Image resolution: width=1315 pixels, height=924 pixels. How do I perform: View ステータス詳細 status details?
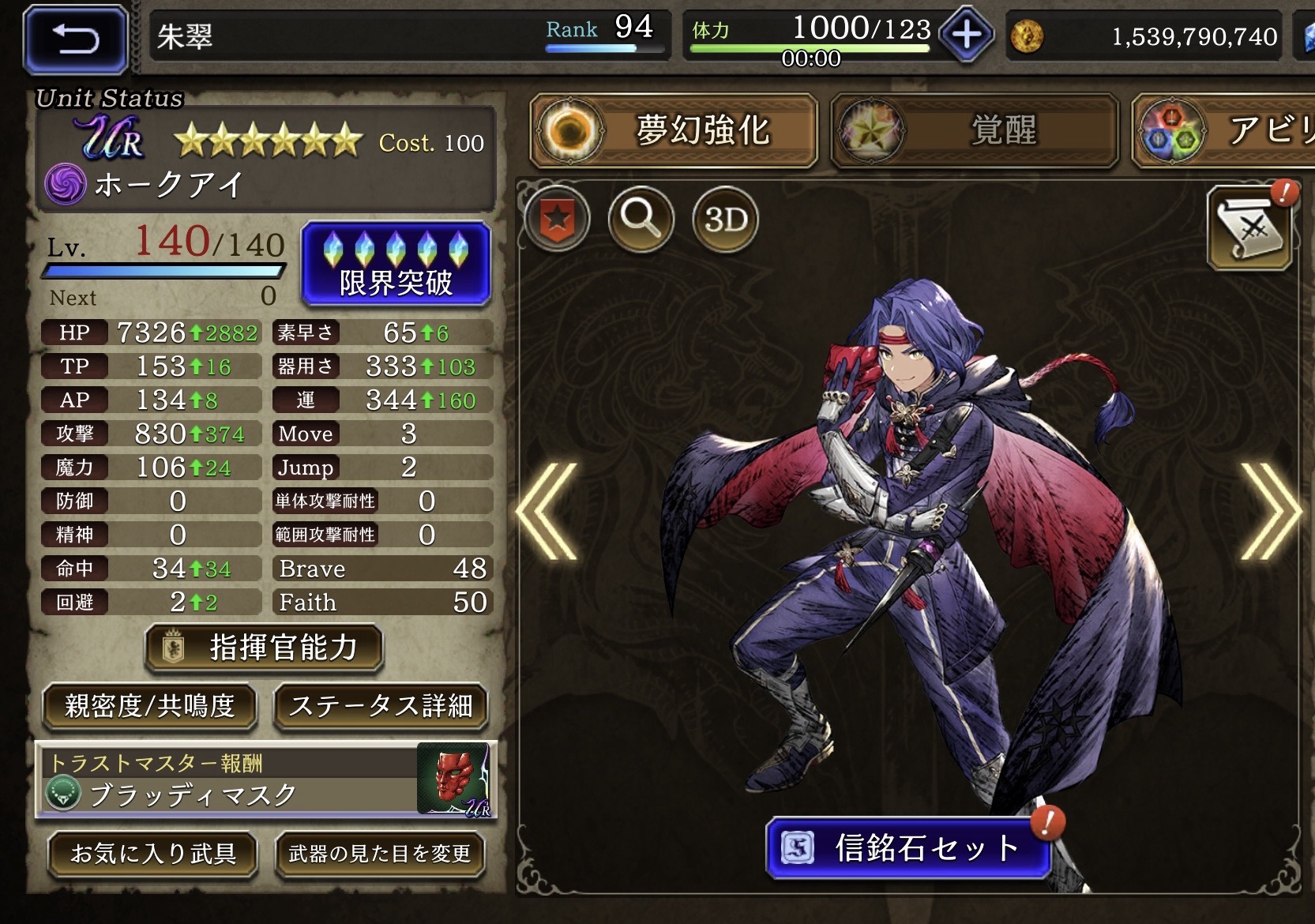(x=381, y=705)
